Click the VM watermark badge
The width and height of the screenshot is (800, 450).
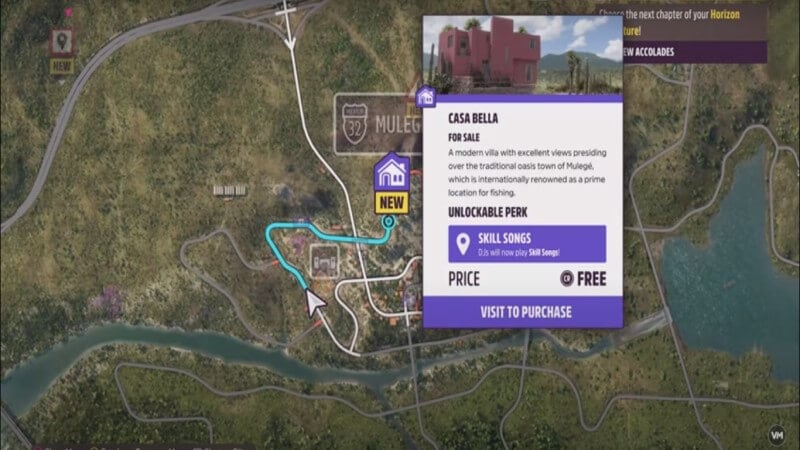click(x=777, y=435)
